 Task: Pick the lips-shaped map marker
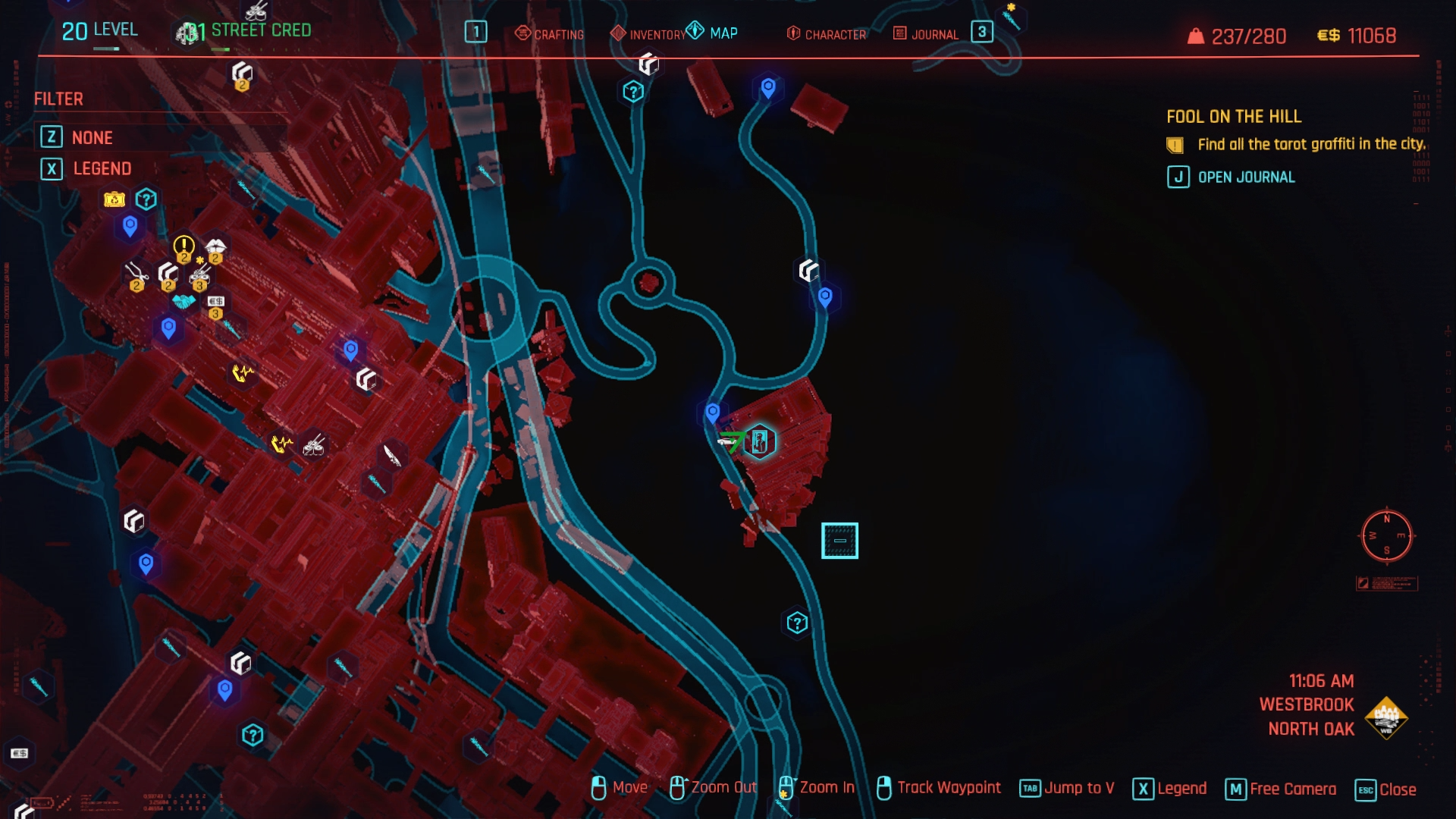coord(215,247)
